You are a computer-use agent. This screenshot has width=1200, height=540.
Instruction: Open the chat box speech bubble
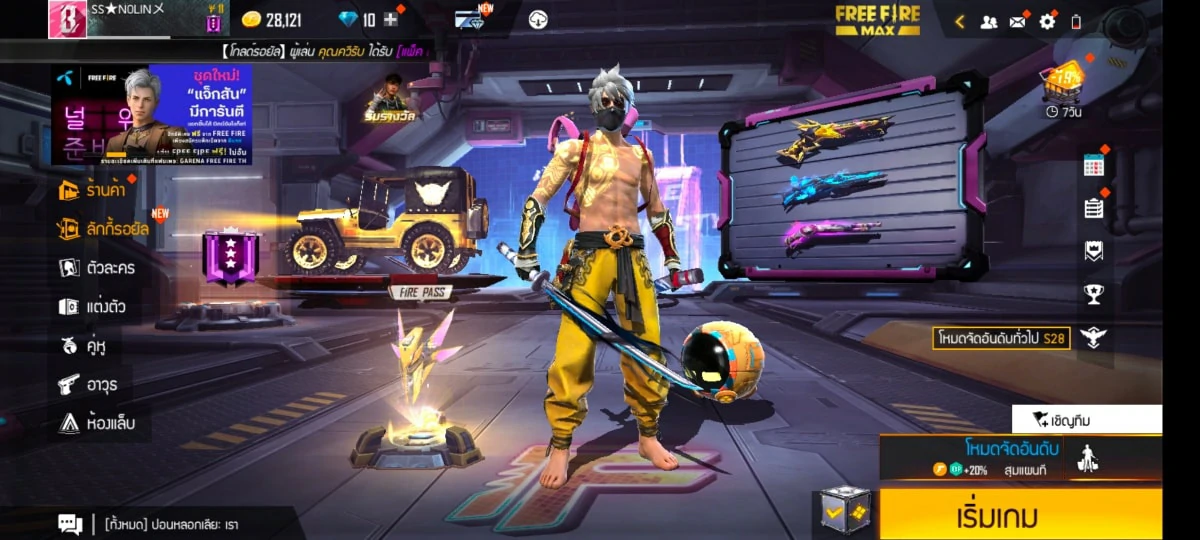(70, 523)
